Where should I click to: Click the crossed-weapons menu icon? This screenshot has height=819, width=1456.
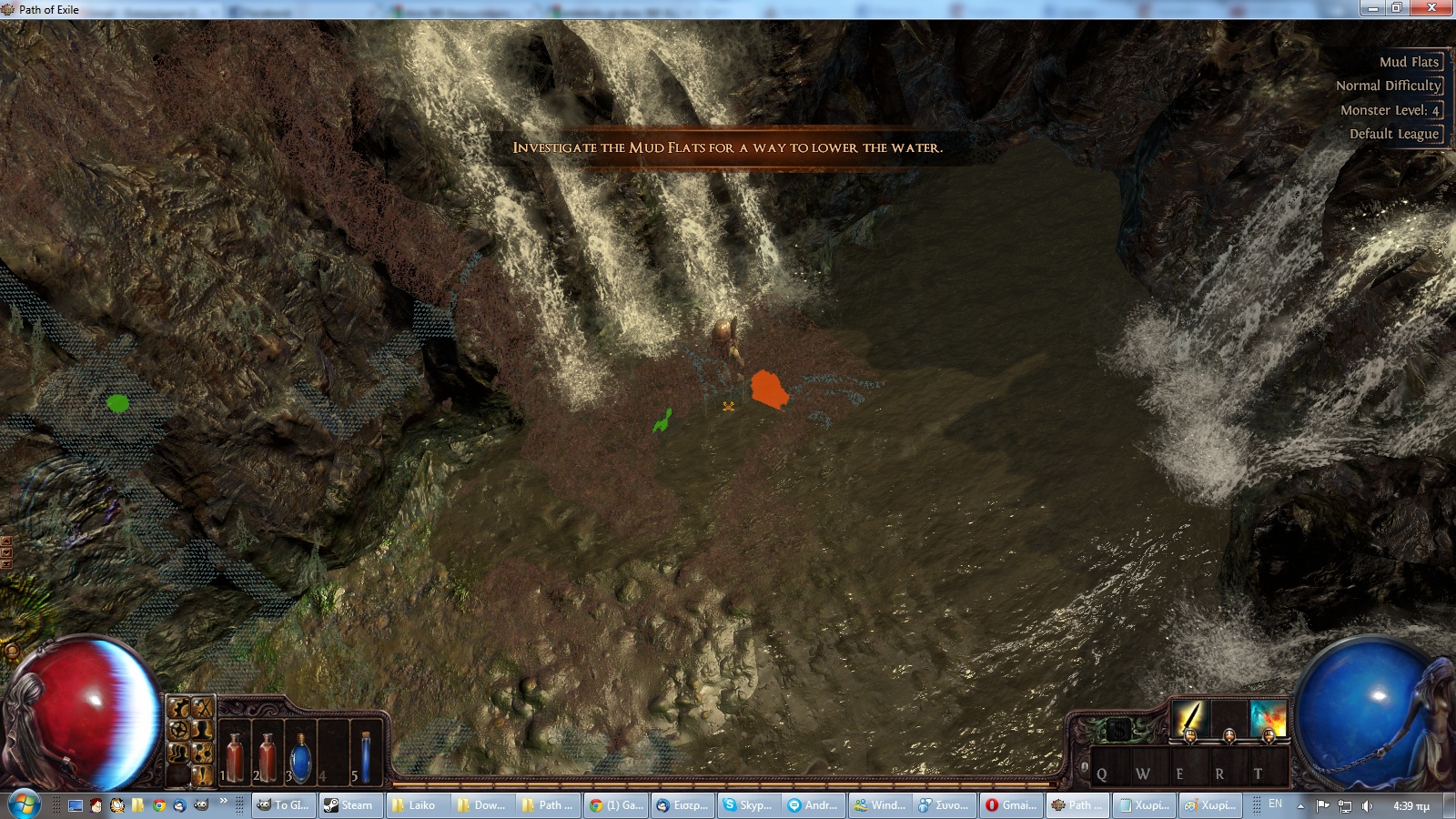click(201, 708)
